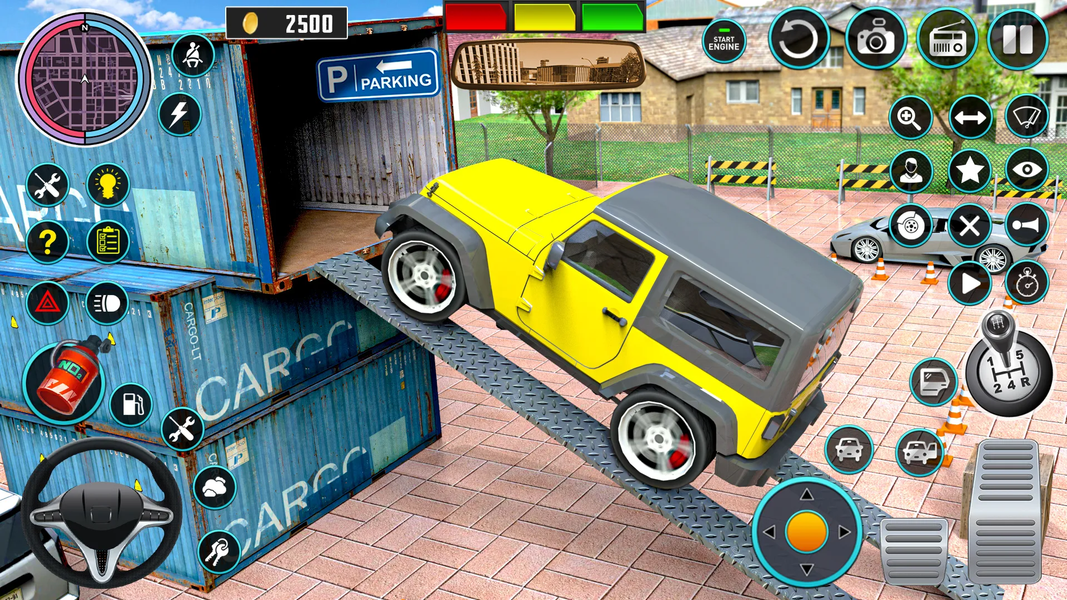The width and height of the screenshot is (1067, 600).
Task: Switch on the hazard warning triangle
Action: tap(47, 302)
